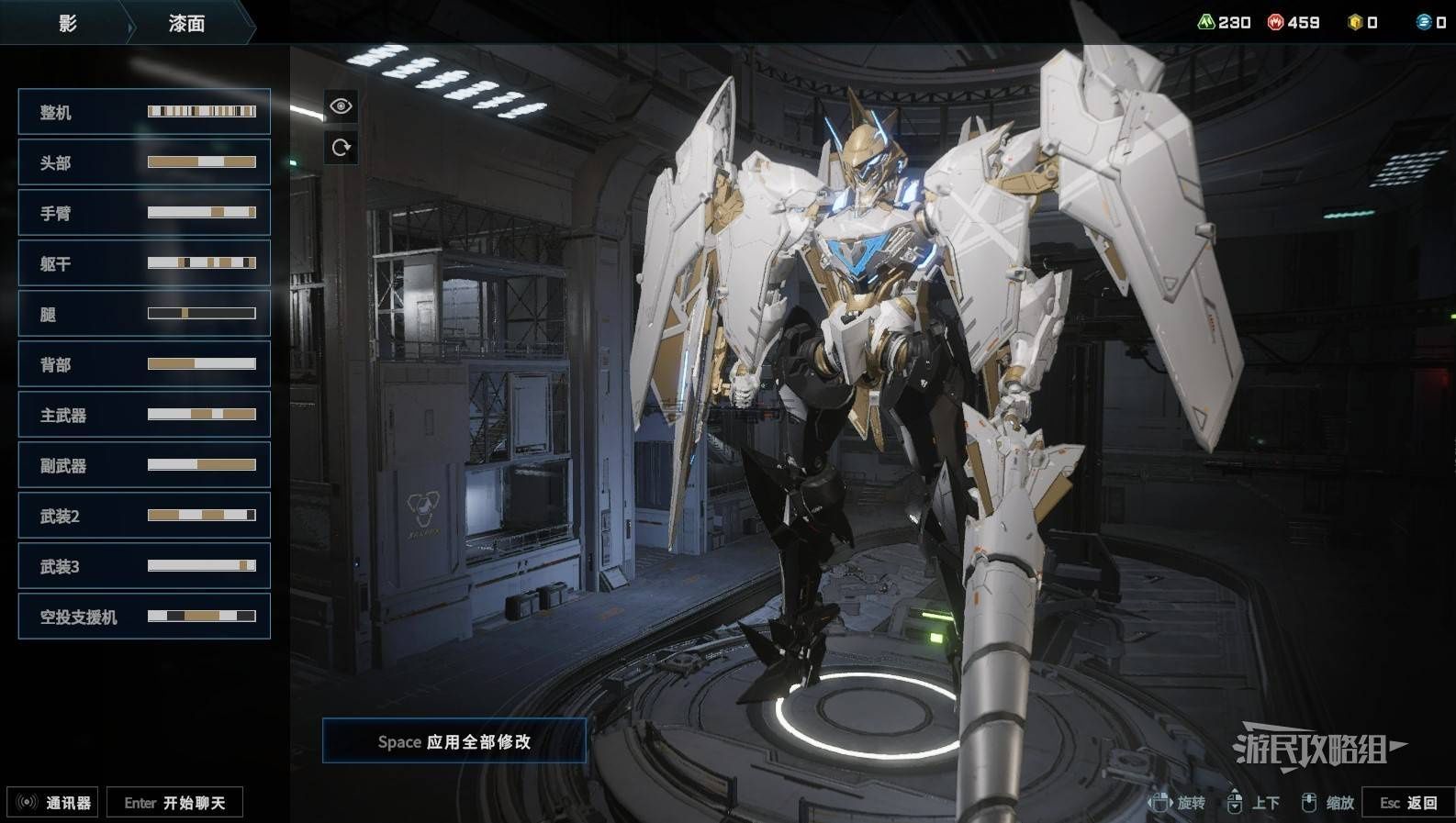
Task: Click the 开始聊天 chat box
Action: coord(174,803)
